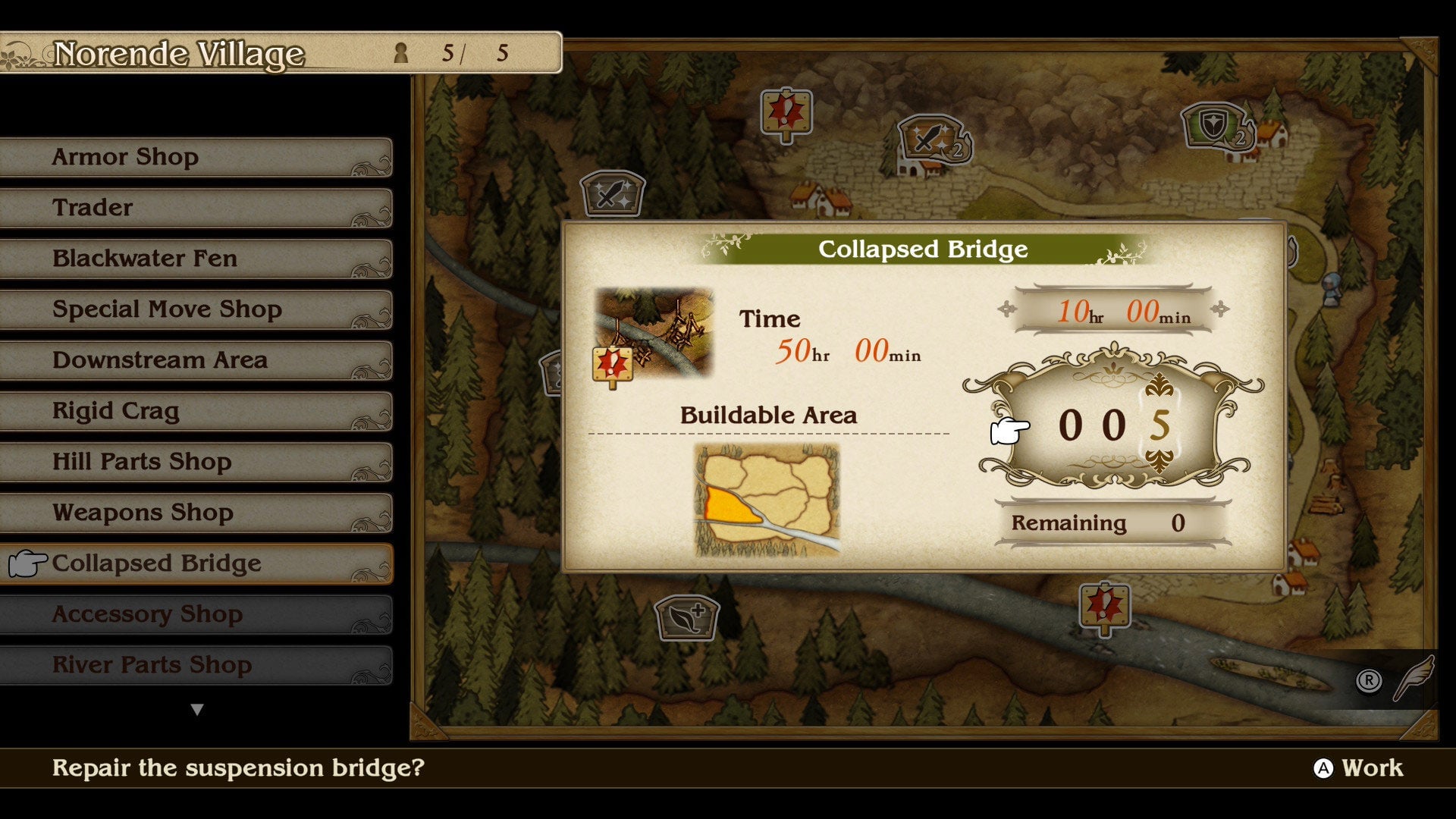Choose Weapons Shop from the list
The image size is (1456, 819).
[x=196, y=513]
